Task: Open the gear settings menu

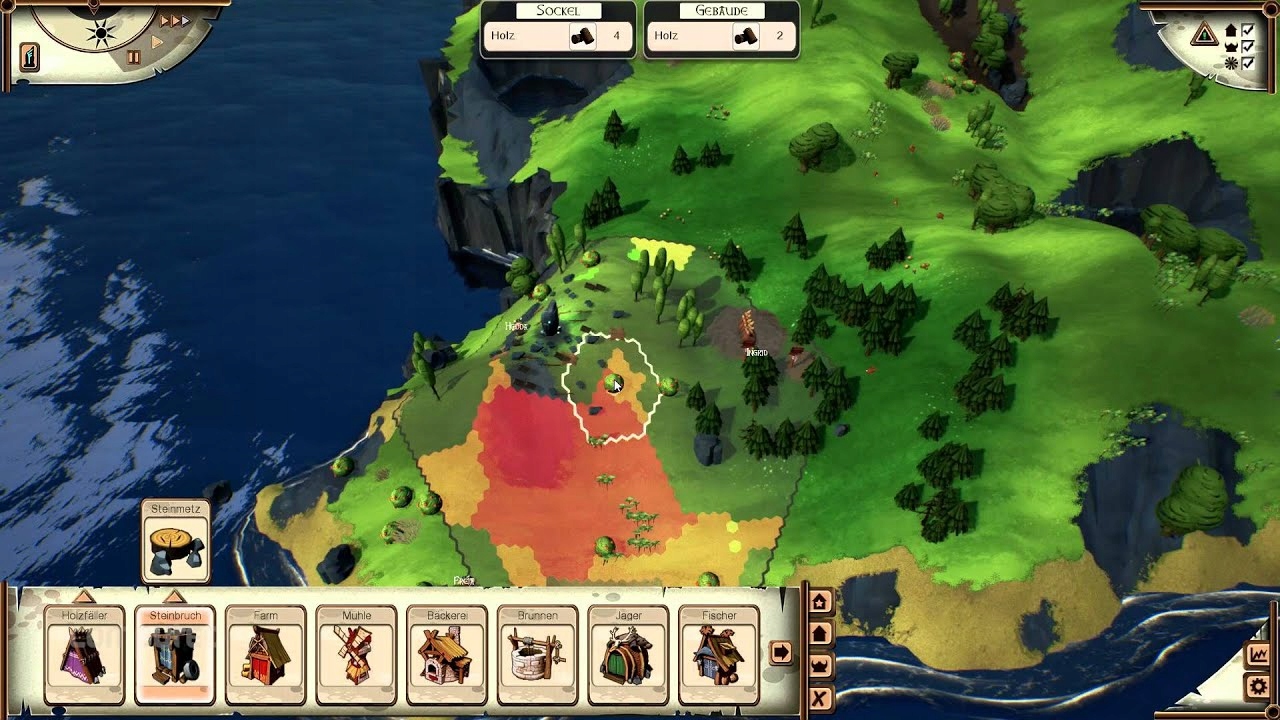Action: [1258, 687]
